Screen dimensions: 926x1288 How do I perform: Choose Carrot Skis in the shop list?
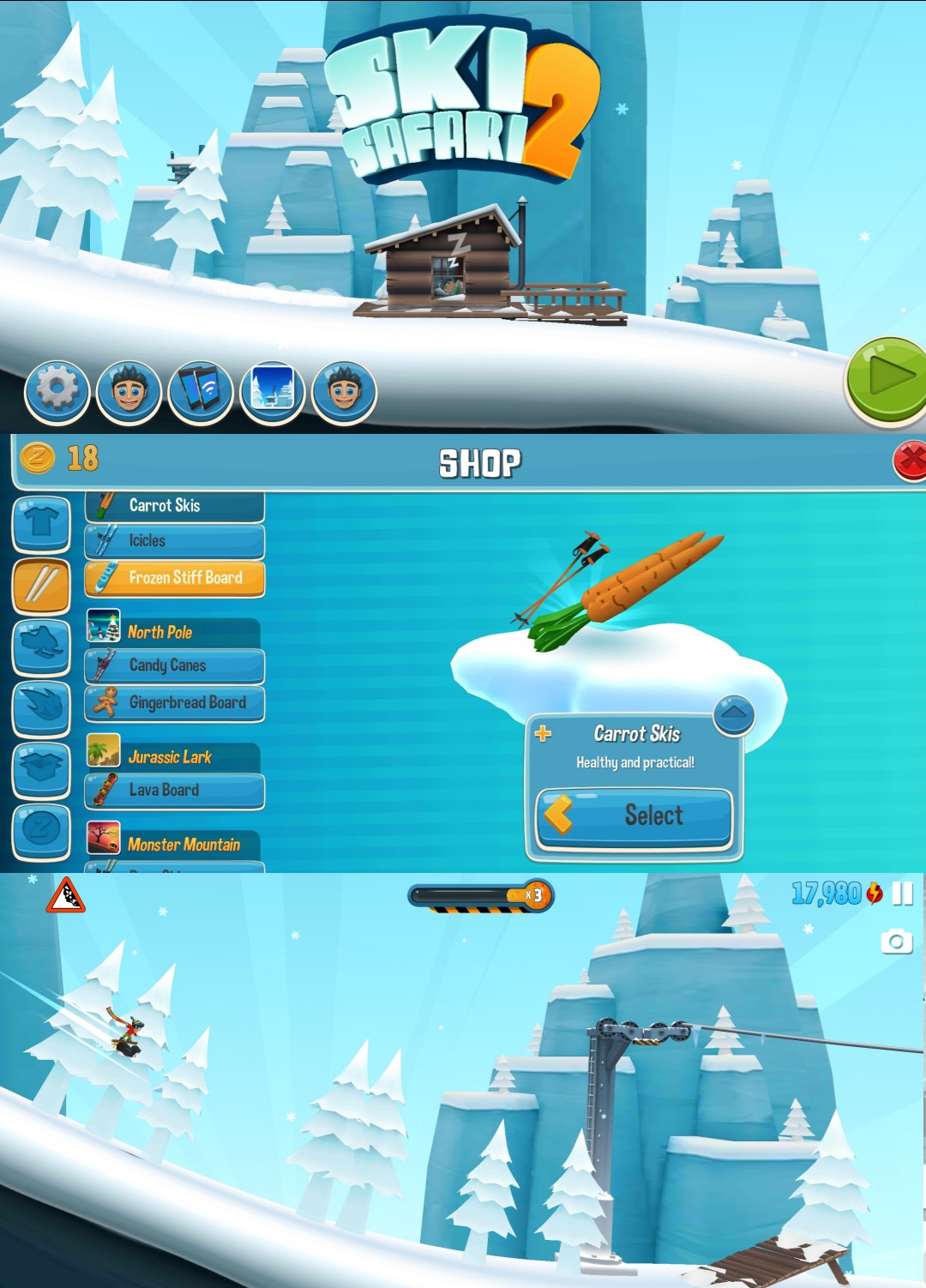coord(174,506)
